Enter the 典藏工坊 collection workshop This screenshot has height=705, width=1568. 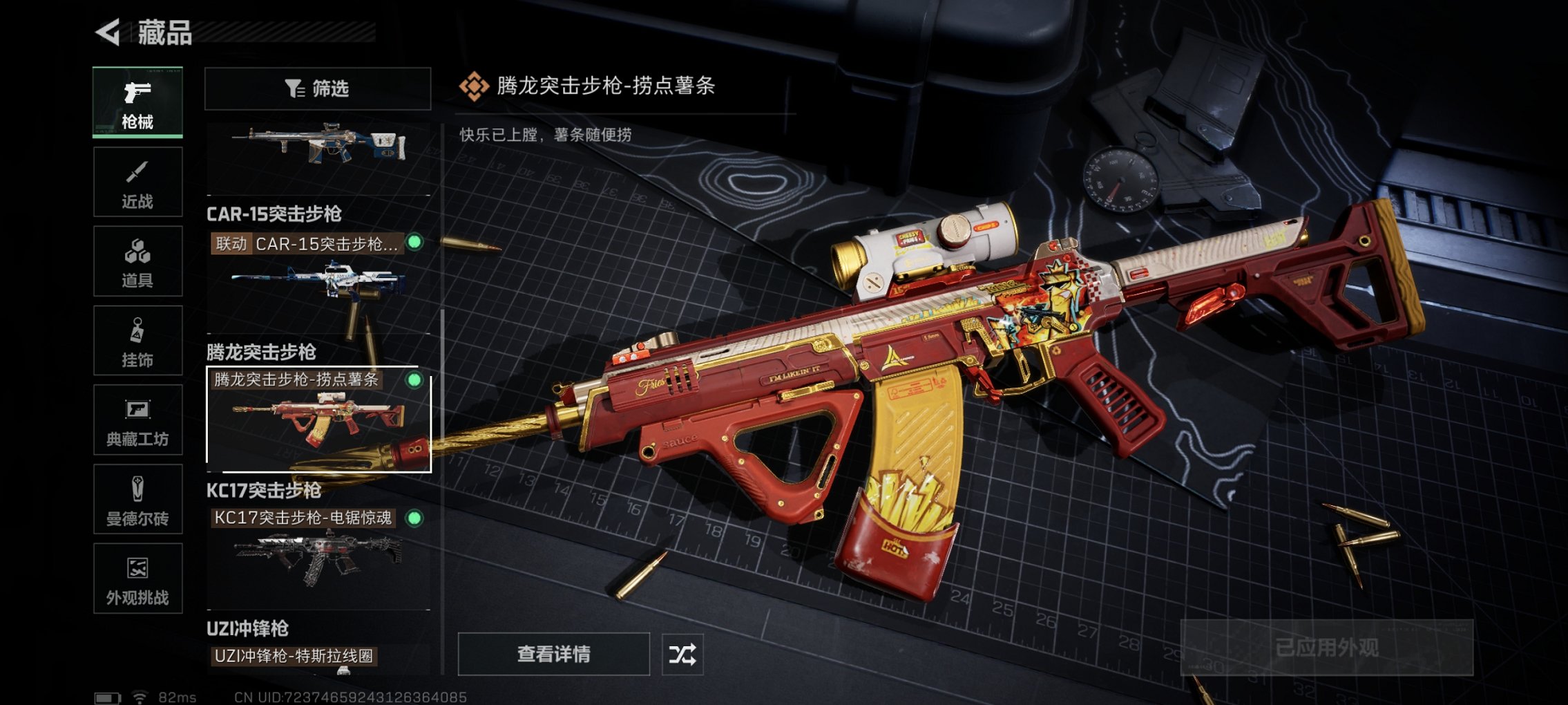click(137, 420)
